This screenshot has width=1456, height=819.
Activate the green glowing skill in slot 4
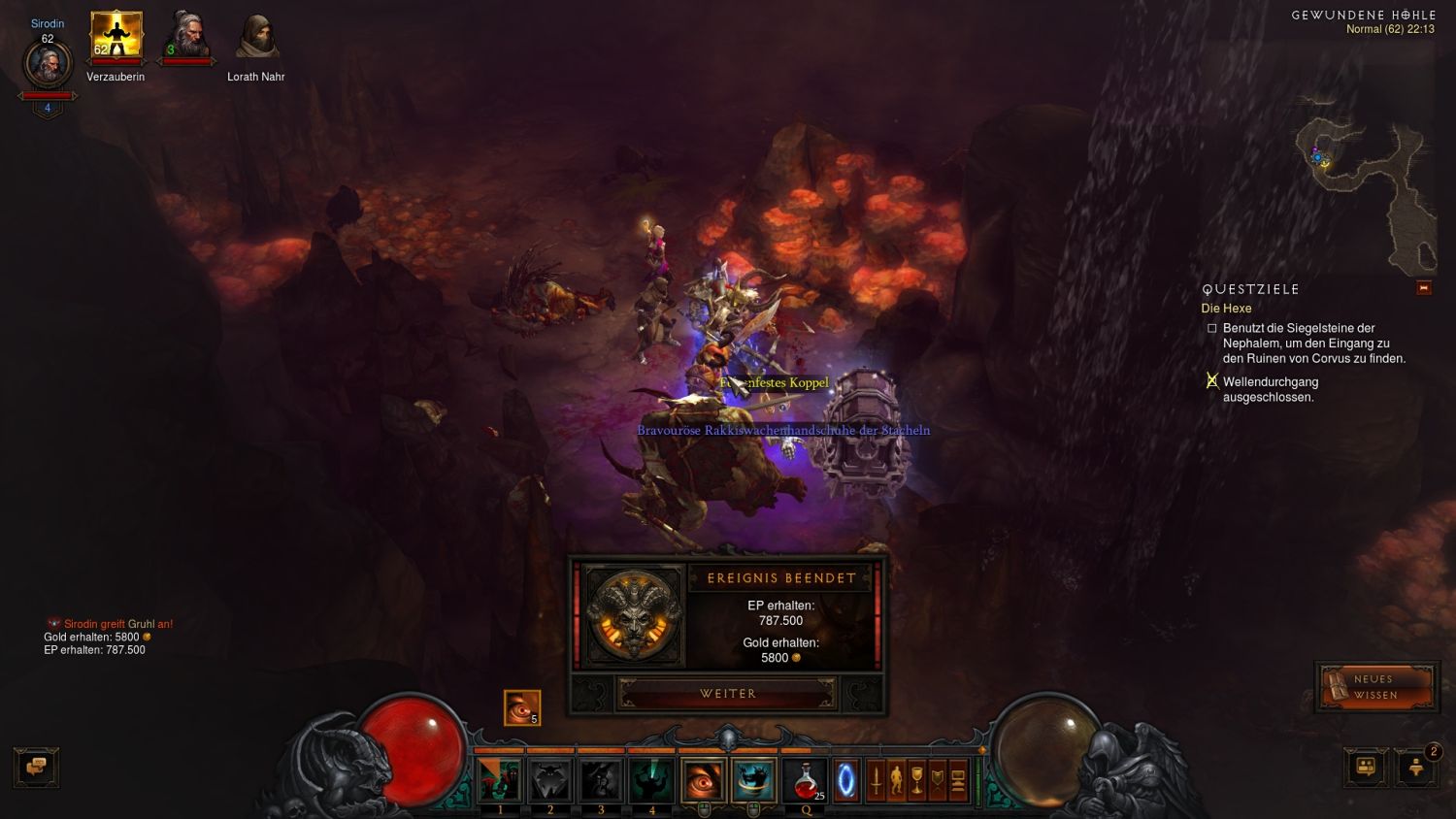coord(651,780)
